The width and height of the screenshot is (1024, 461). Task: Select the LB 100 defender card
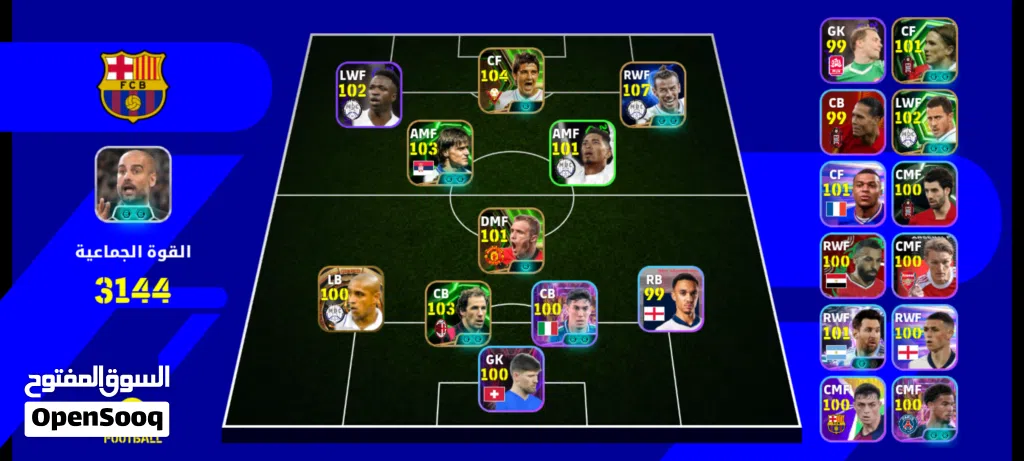[x=351, y=298]
